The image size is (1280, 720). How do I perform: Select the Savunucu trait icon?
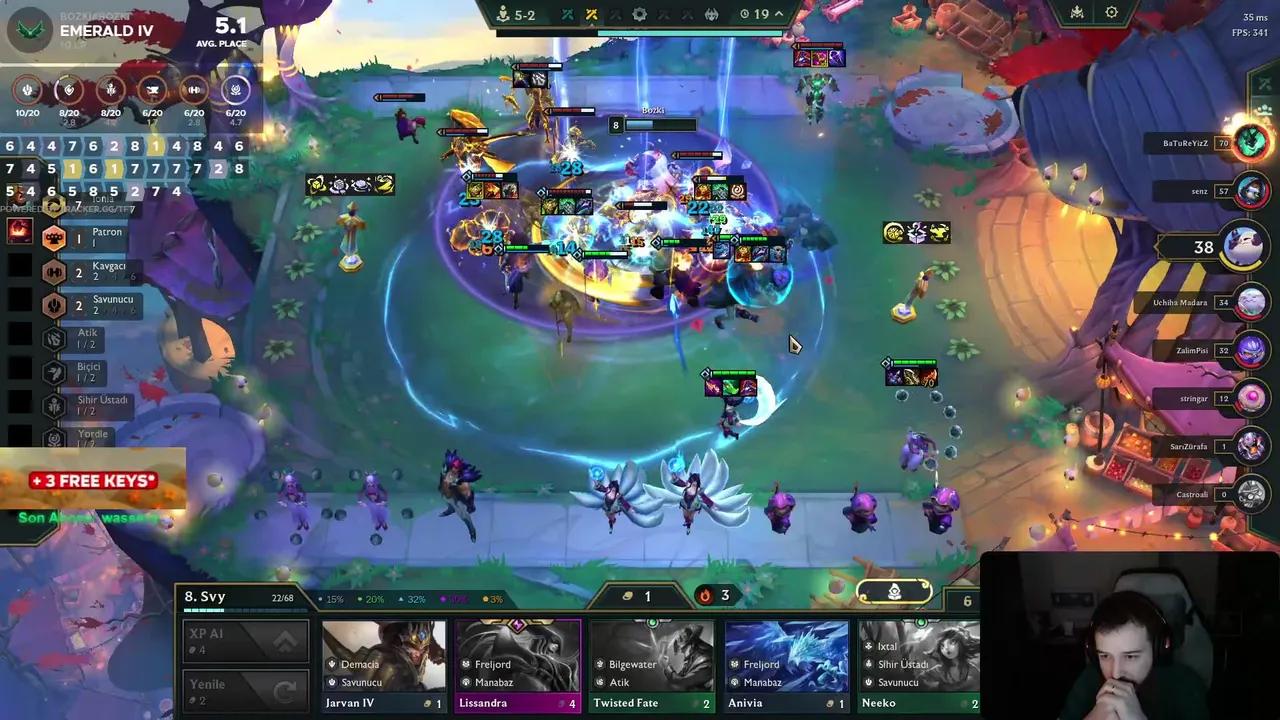tap(55, 305)
